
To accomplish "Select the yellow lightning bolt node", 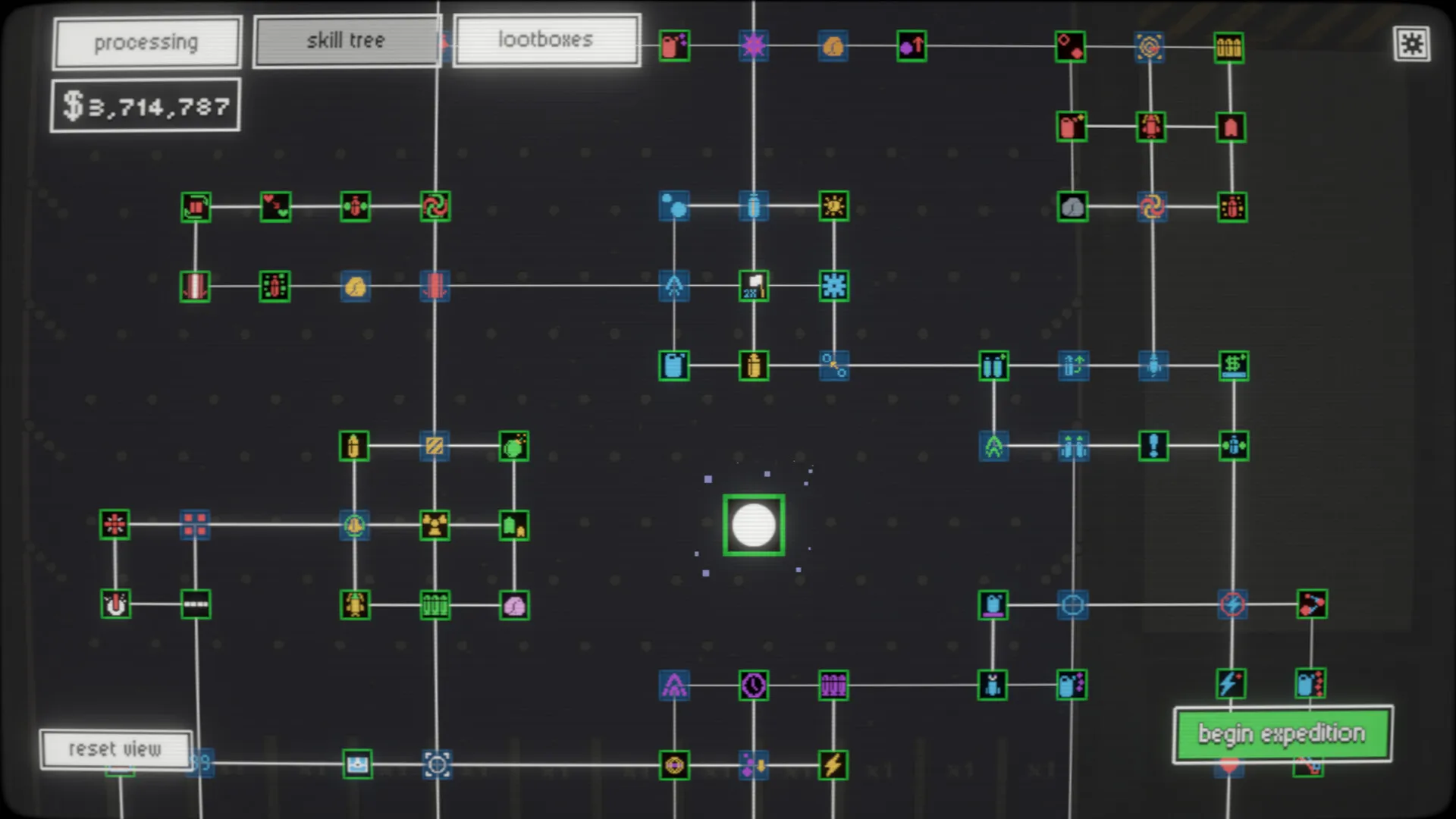I will pyautogui.click(x=834, y=765).
